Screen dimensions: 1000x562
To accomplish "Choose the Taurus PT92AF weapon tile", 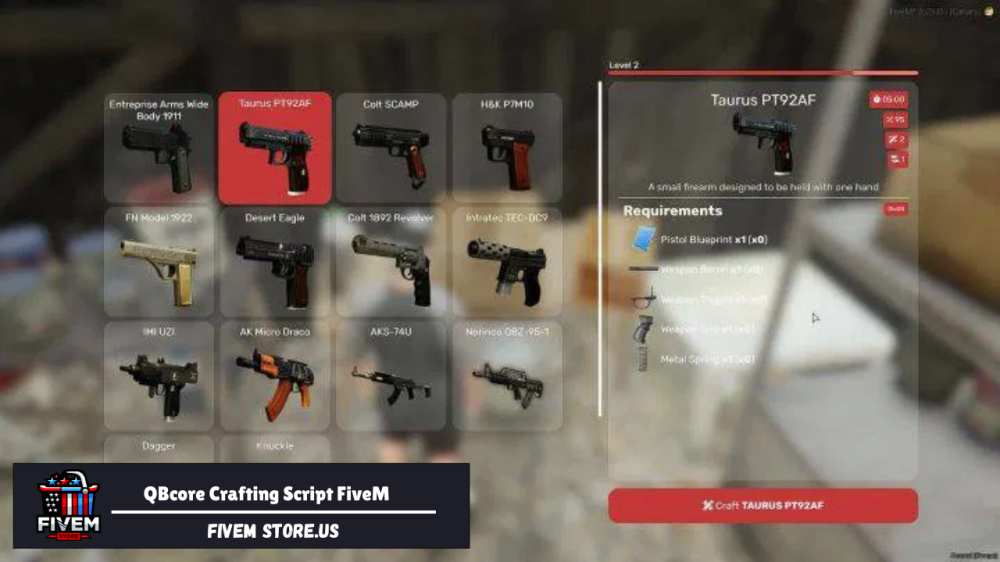I will [x=275, y=149].
